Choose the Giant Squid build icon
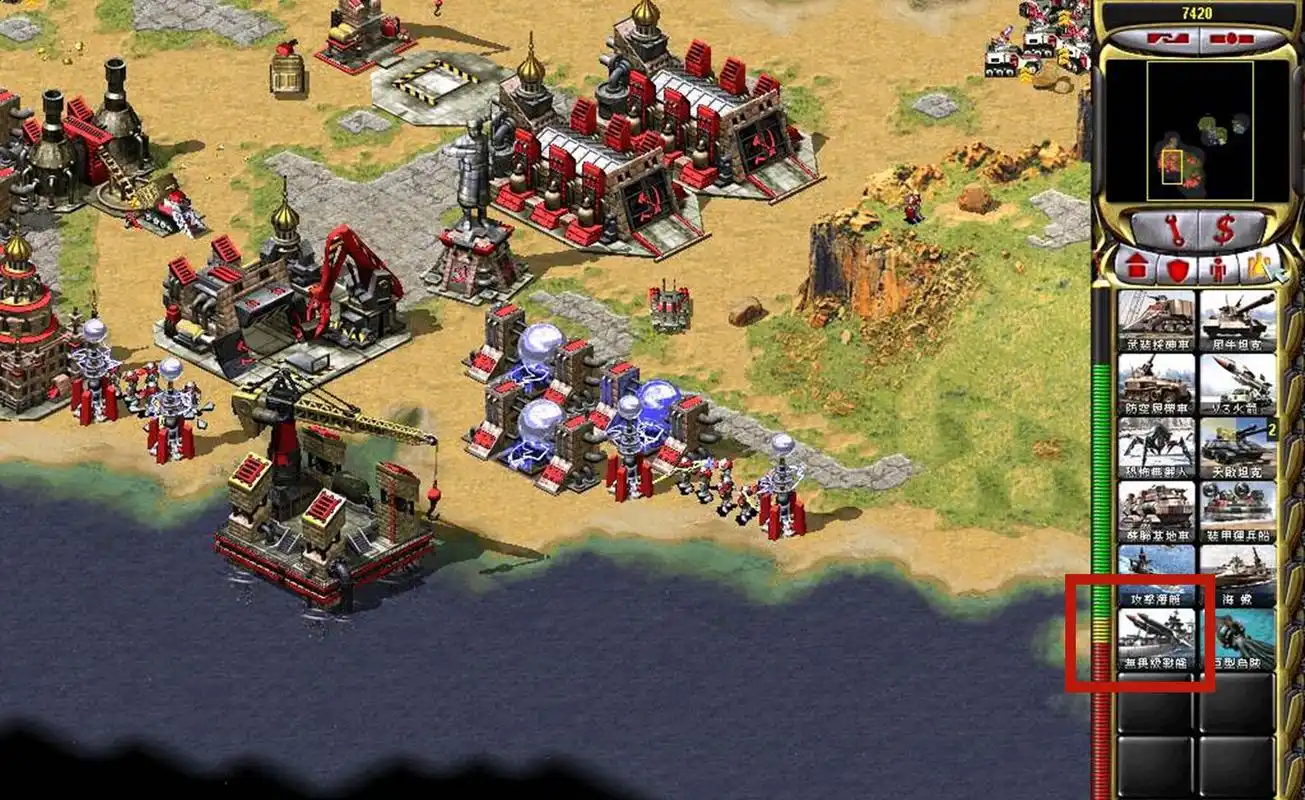This screenshot has width=1305, height=800. (1238, 638)
